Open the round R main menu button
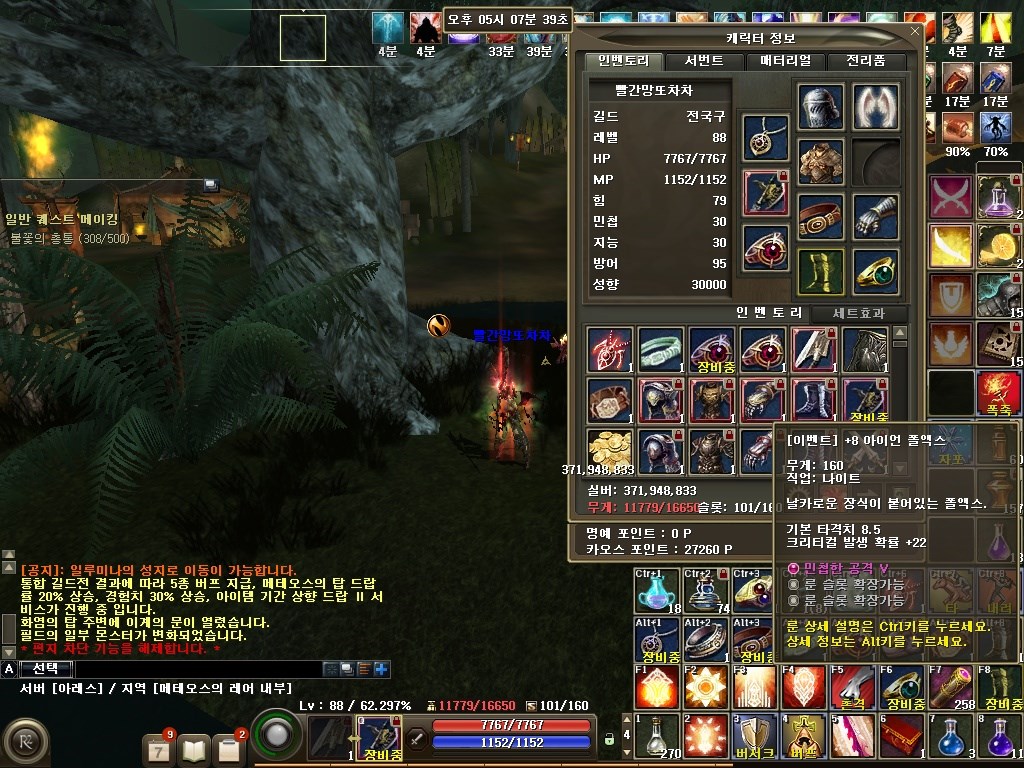This screenshot has height=768, width=1024. coord(27,743)
